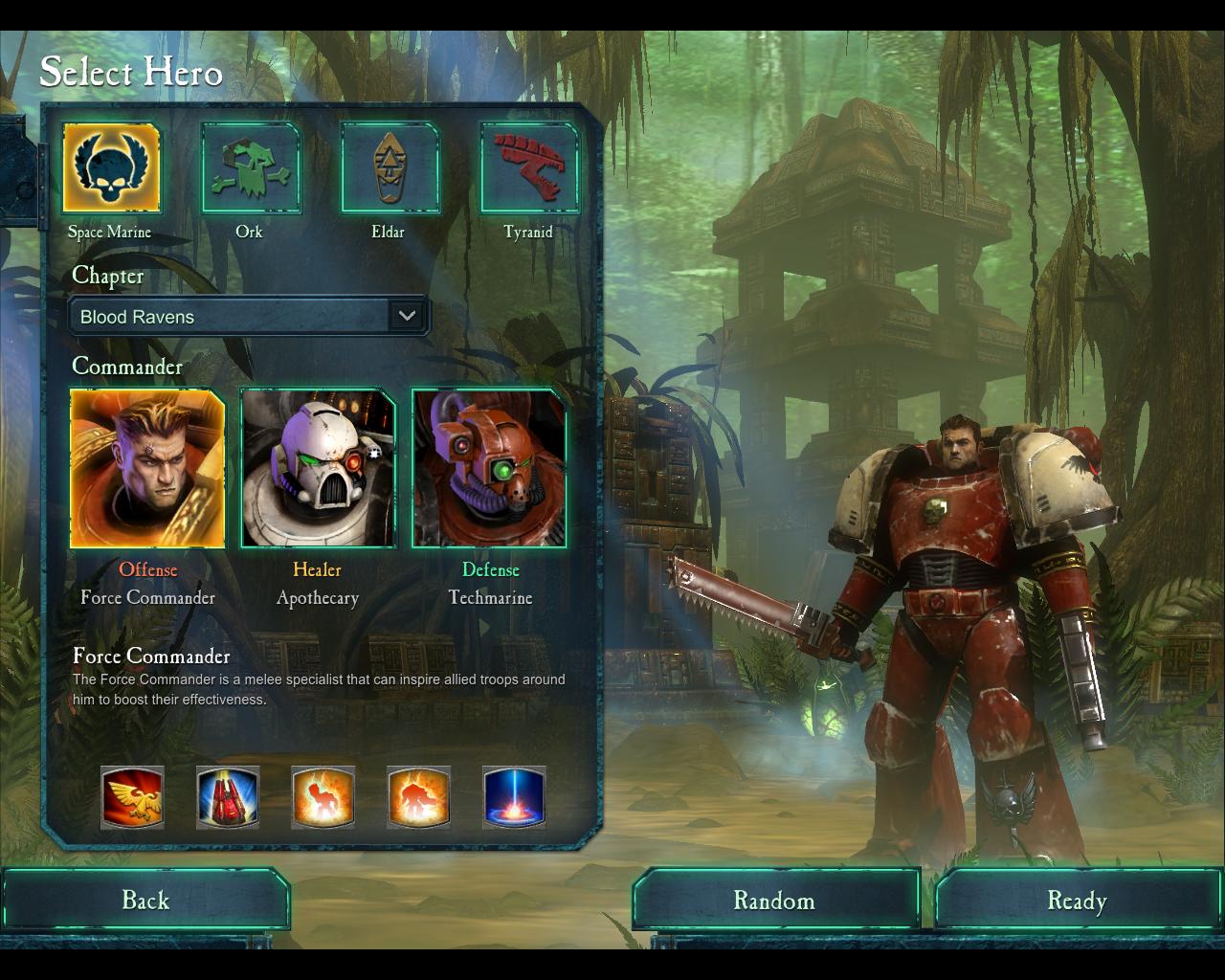This screenshot has width=1225, height=980.
Task: Select the red drop pod ability icon
Action: click(x=228, y=797)
